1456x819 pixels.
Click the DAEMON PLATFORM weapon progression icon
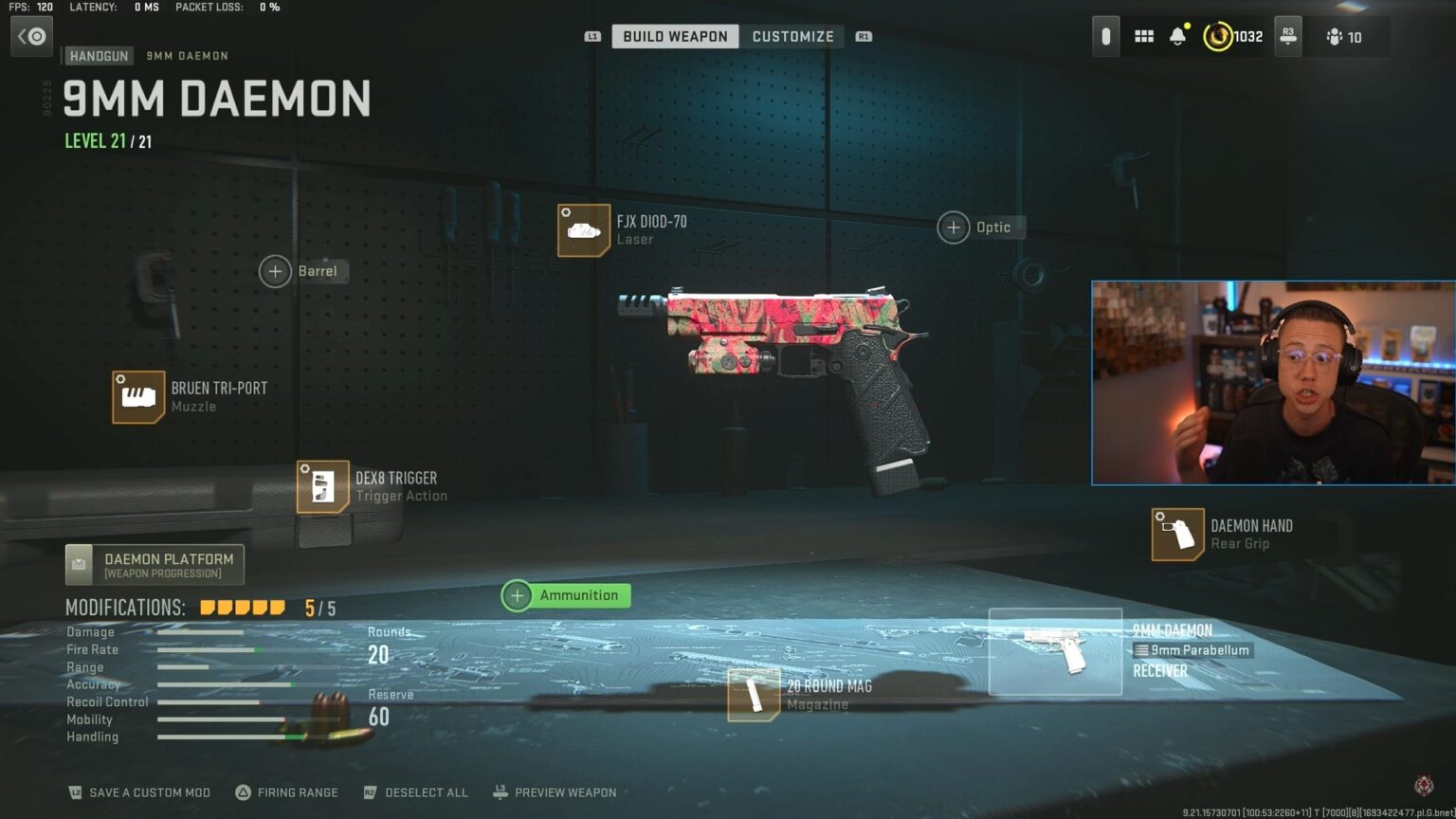[79, 563]
